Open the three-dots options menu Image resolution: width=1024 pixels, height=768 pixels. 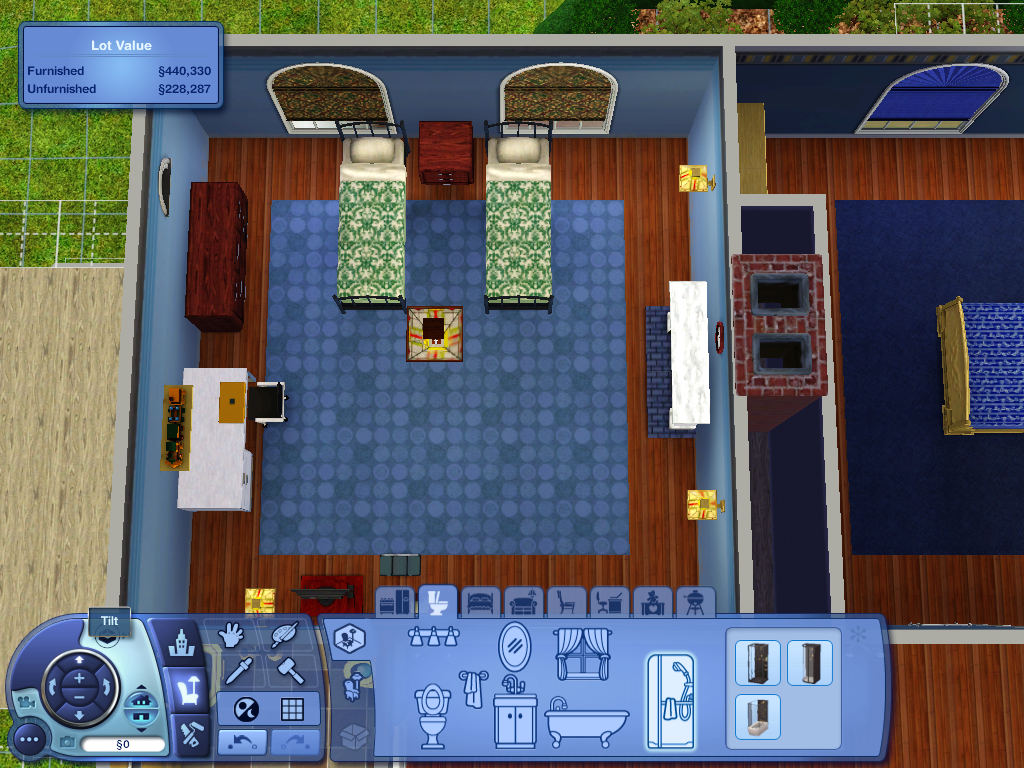point(31,742)
